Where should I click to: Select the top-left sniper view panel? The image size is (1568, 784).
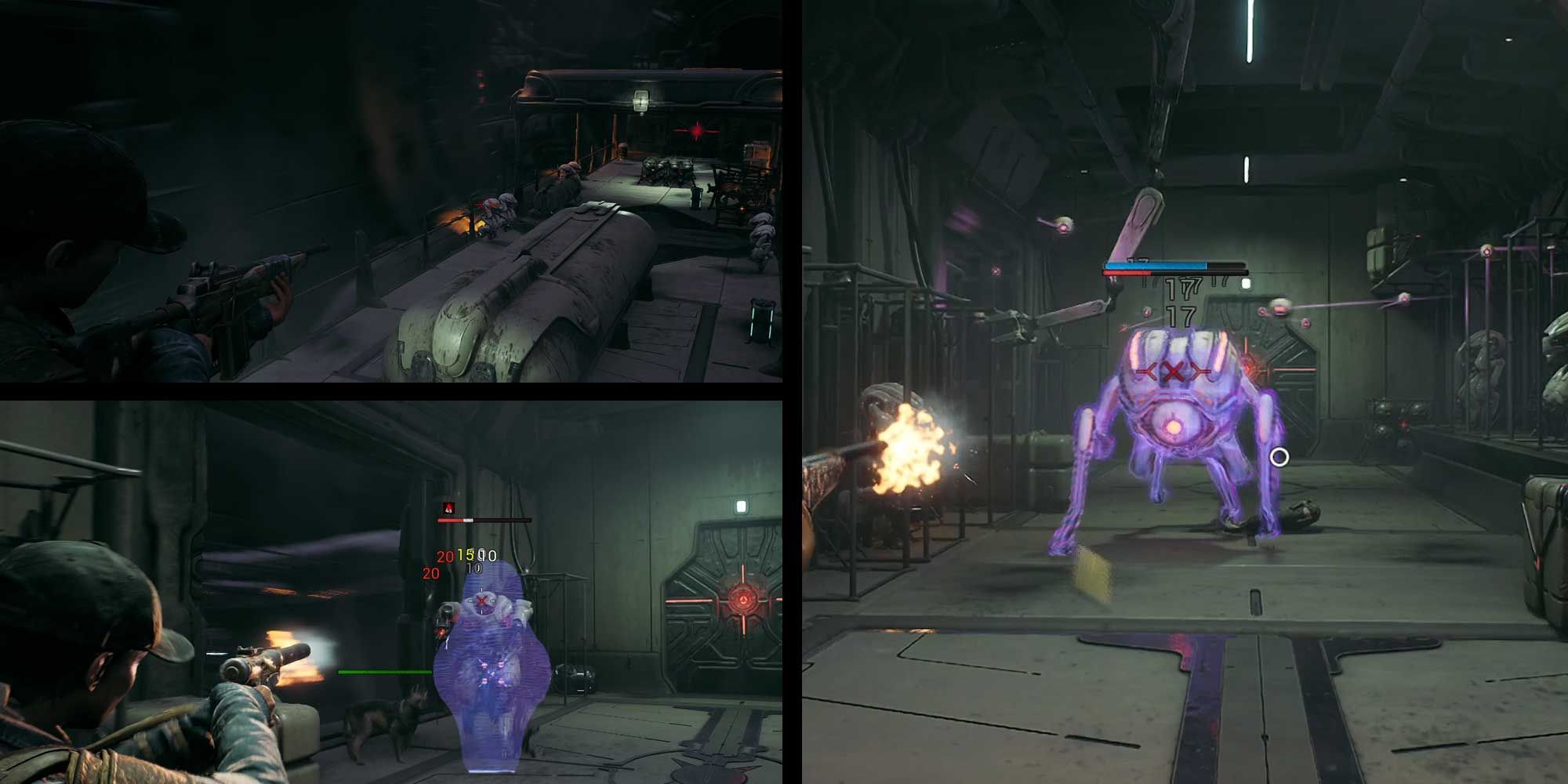(x=392, y=196)
